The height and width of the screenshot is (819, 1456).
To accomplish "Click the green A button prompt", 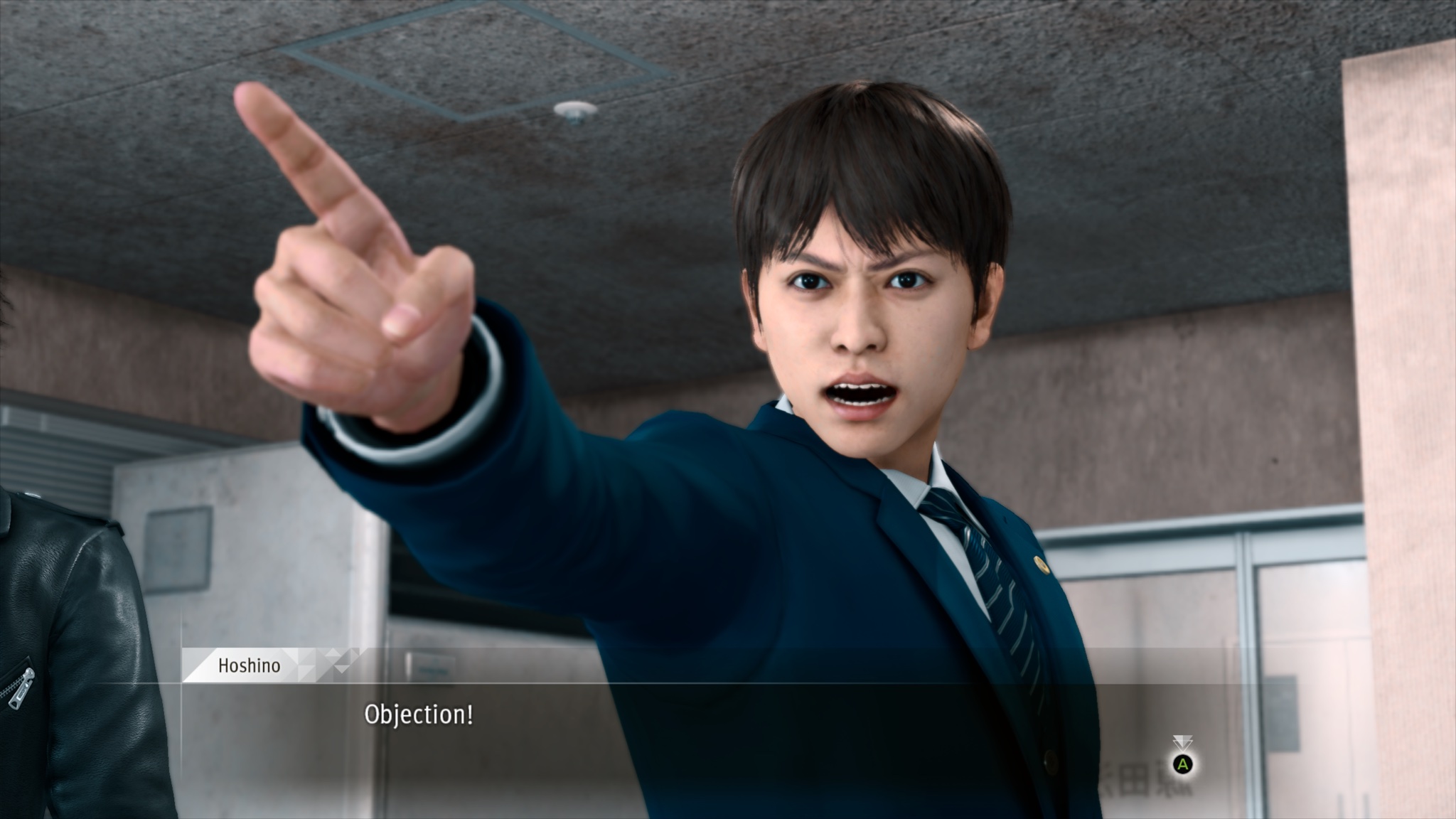I will coord(1182,766).
